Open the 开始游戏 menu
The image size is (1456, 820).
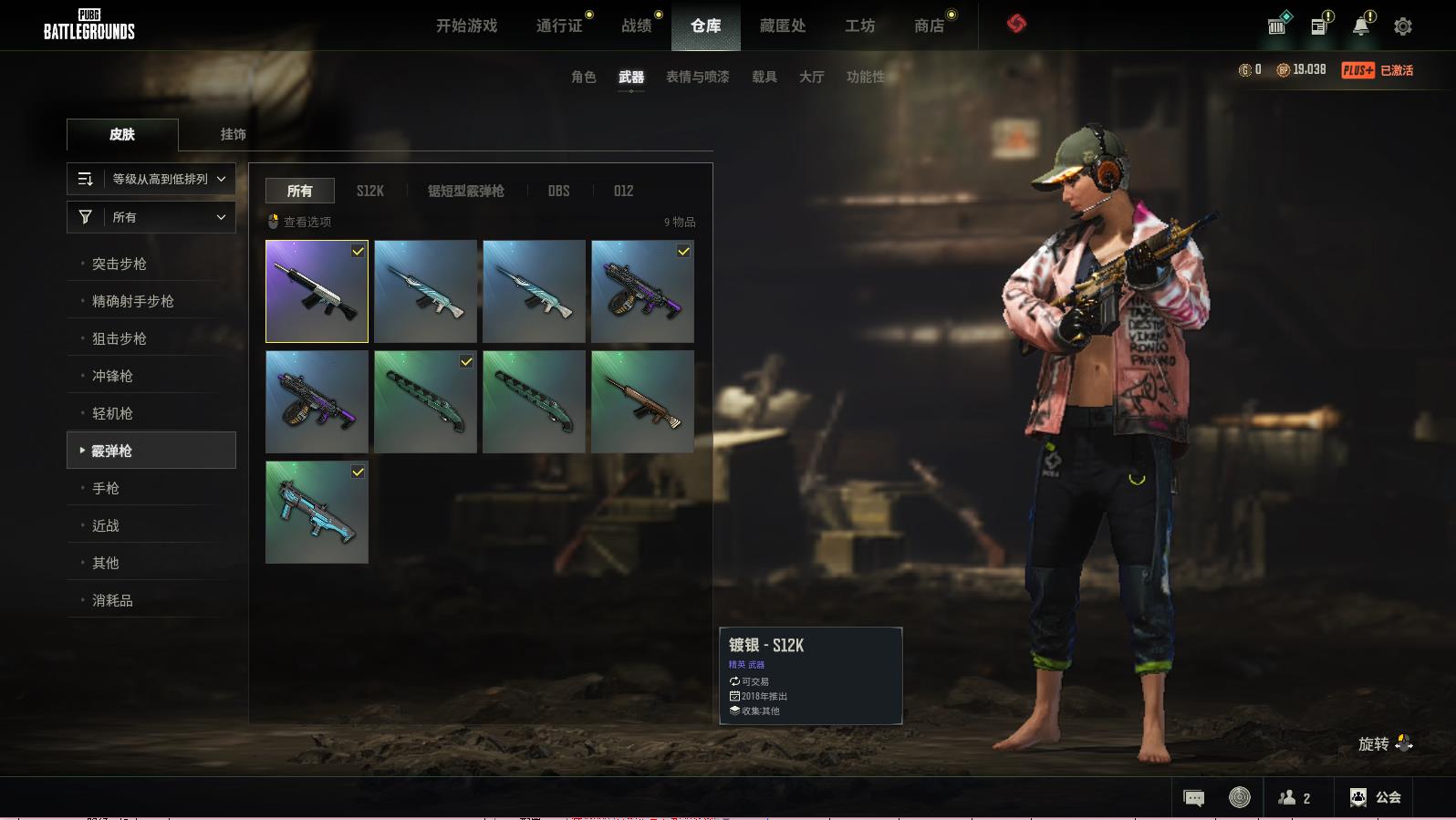[466, 26]
